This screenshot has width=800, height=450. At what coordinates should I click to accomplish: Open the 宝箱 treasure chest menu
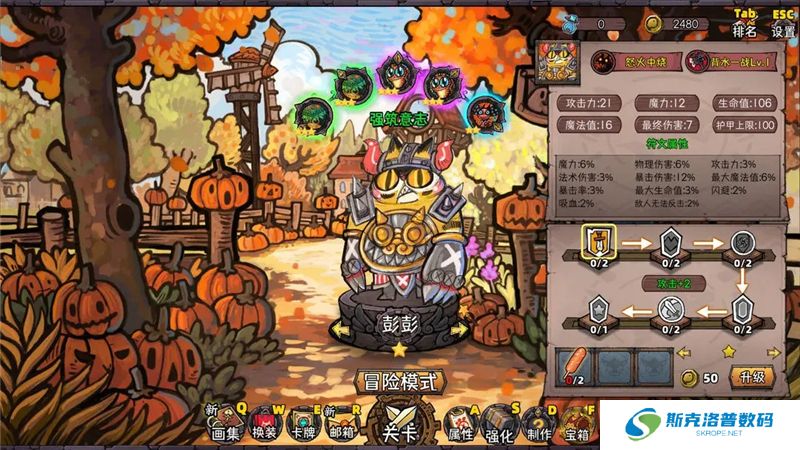(x=577, y=426)
